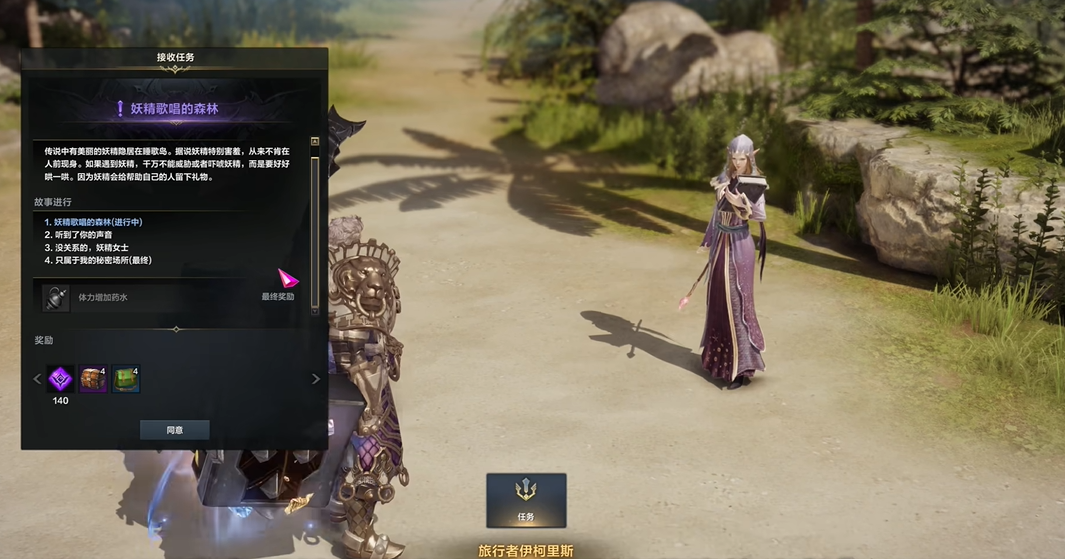The image size is (1065, 559).
Task: Click the scroll-up arrow of quest text
Action: 315,142
